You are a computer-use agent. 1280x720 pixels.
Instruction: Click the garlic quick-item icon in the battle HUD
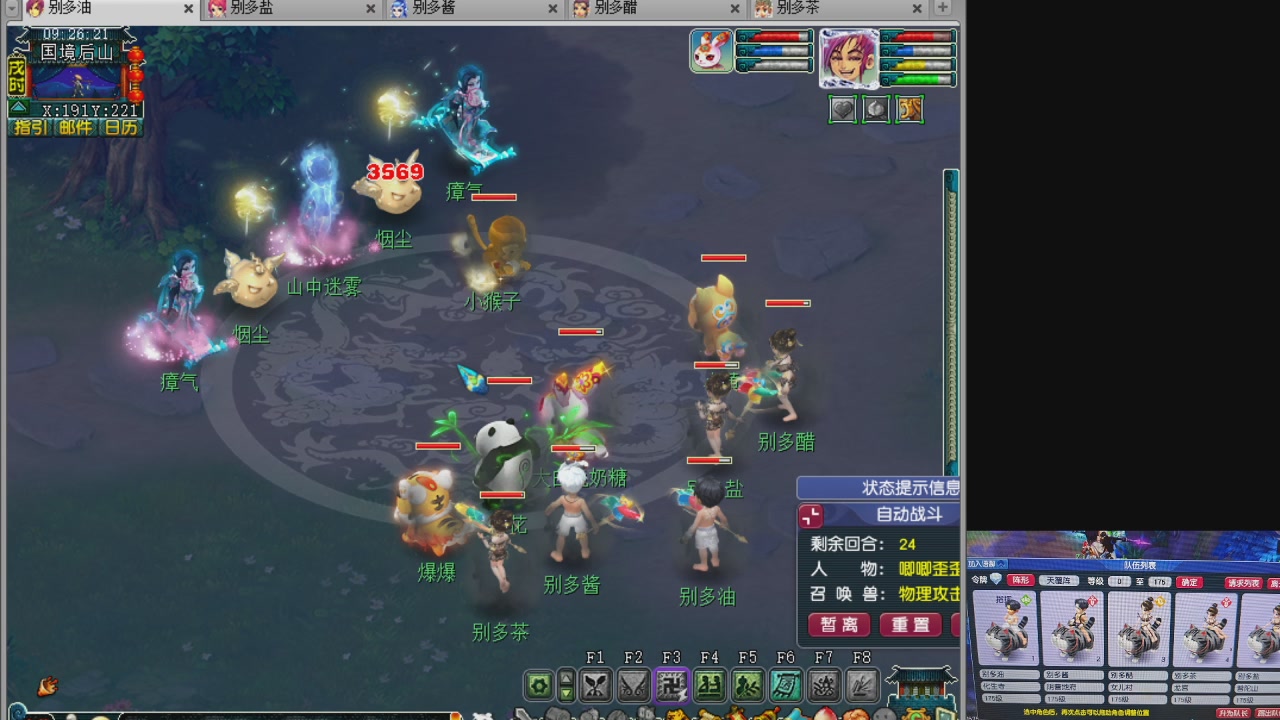pos(876,109)
